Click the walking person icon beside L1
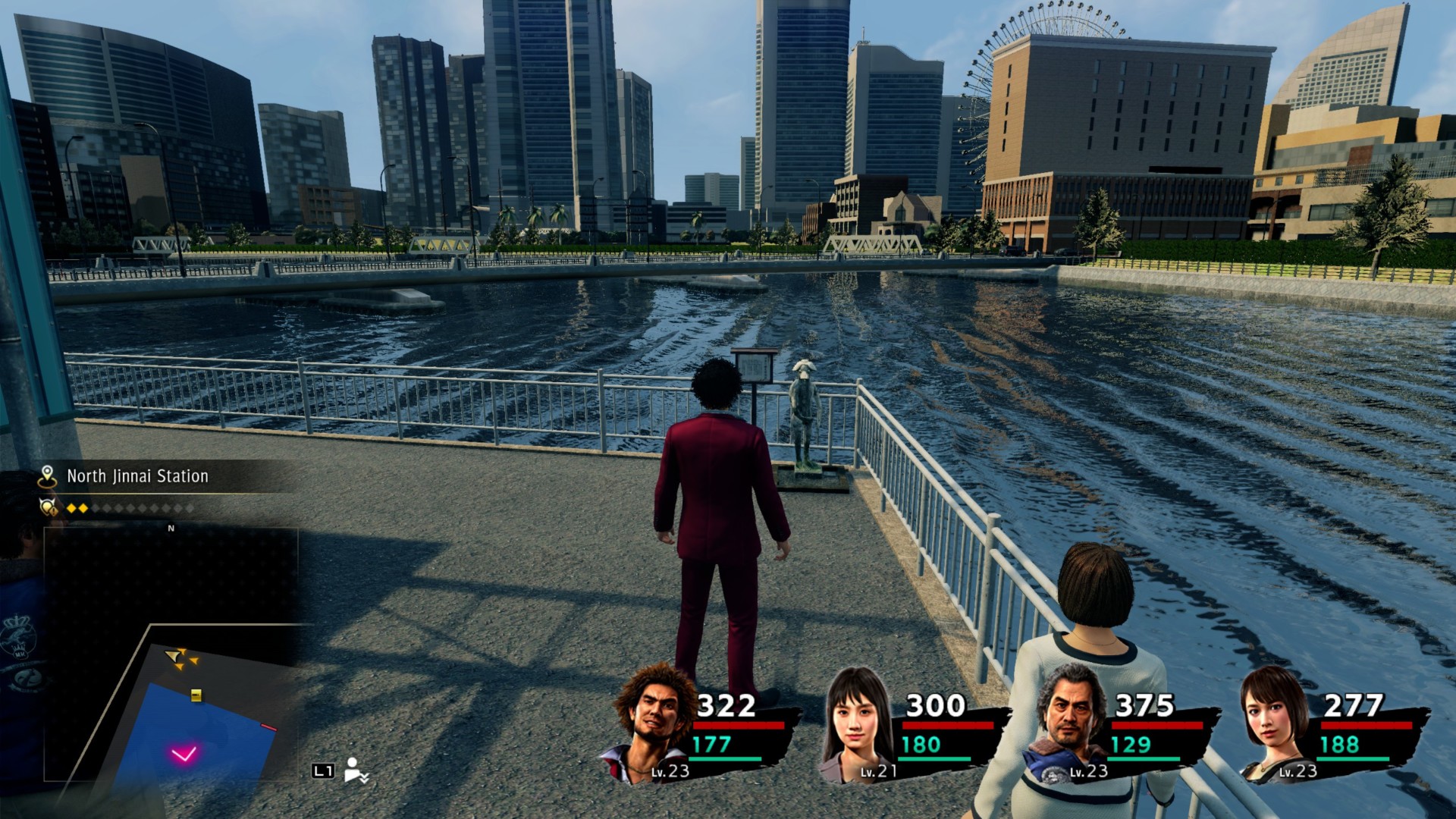Image resolution: width=1456 pixels, height=819 pixels. [x=355, y=770]
